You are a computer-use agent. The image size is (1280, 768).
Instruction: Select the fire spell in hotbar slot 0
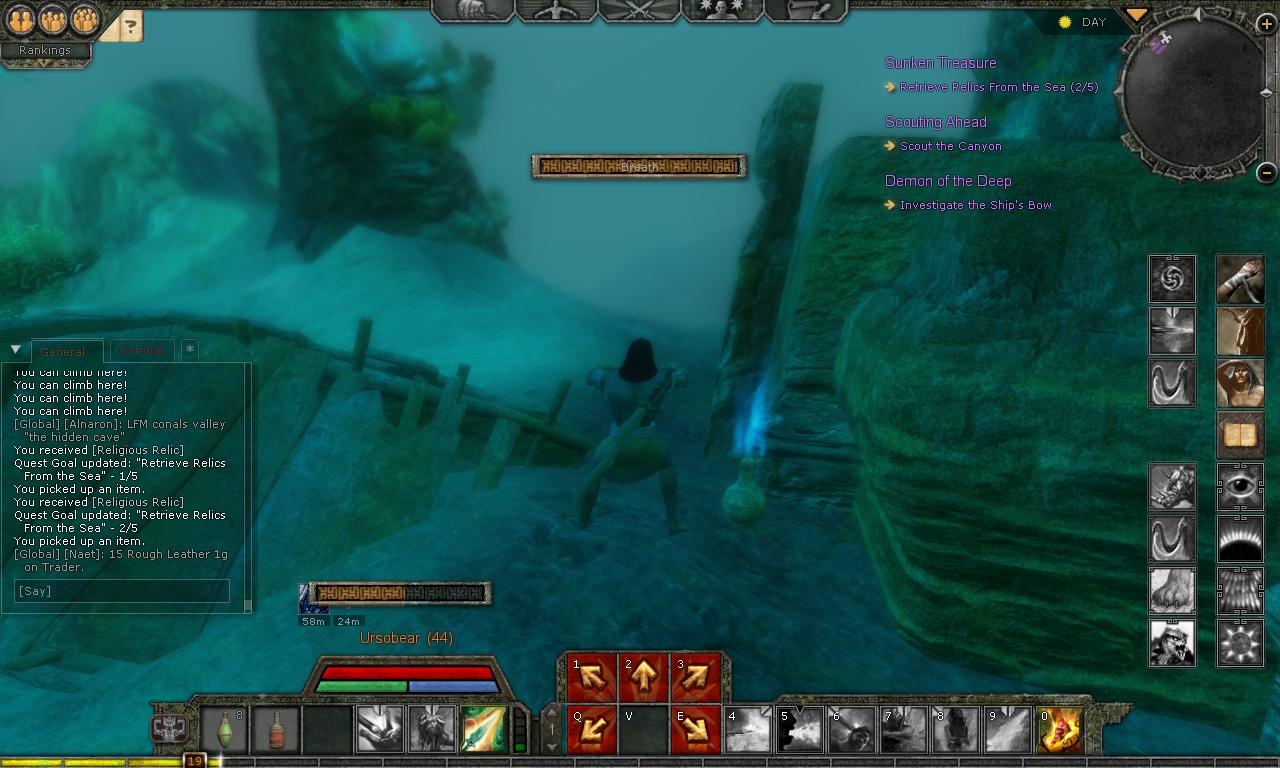[1059, 730]
